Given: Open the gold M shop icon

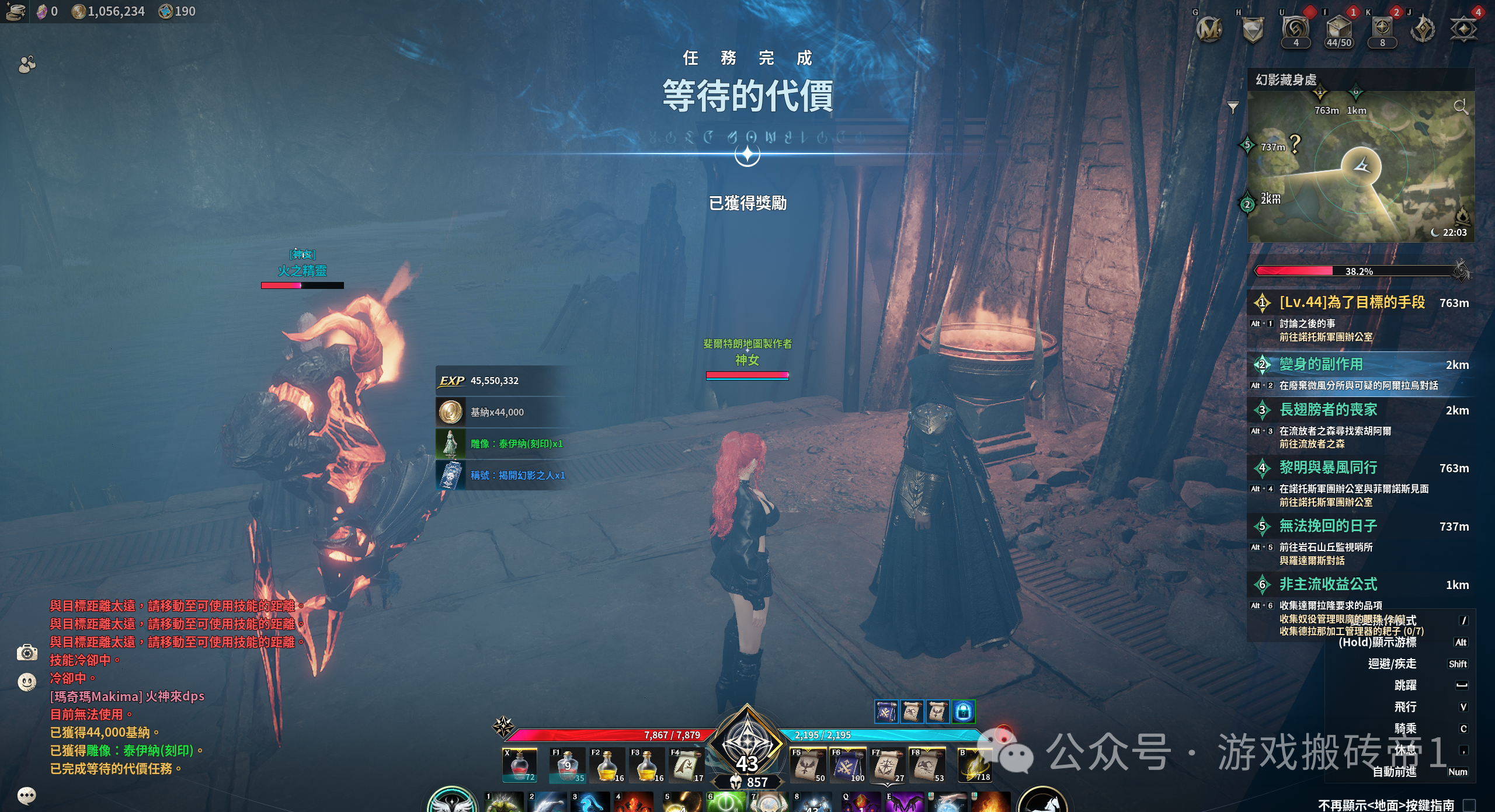Looking at the screenshot, I should pos(1209,29).
